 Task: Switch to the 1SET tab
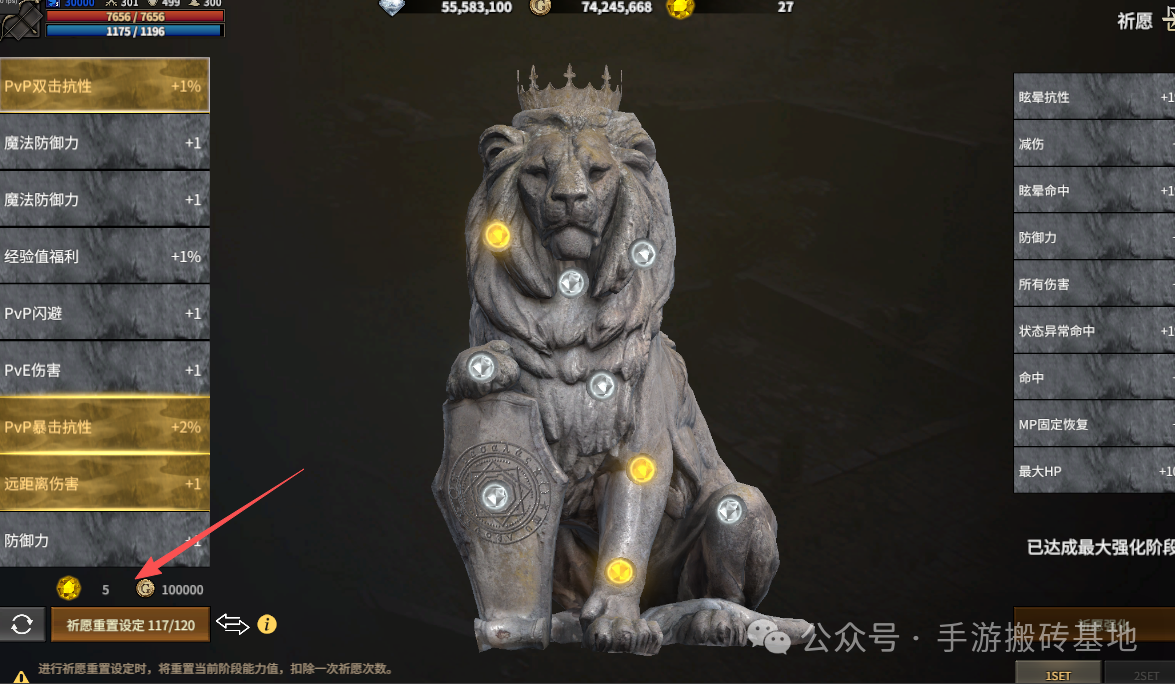click(1058, 675)
